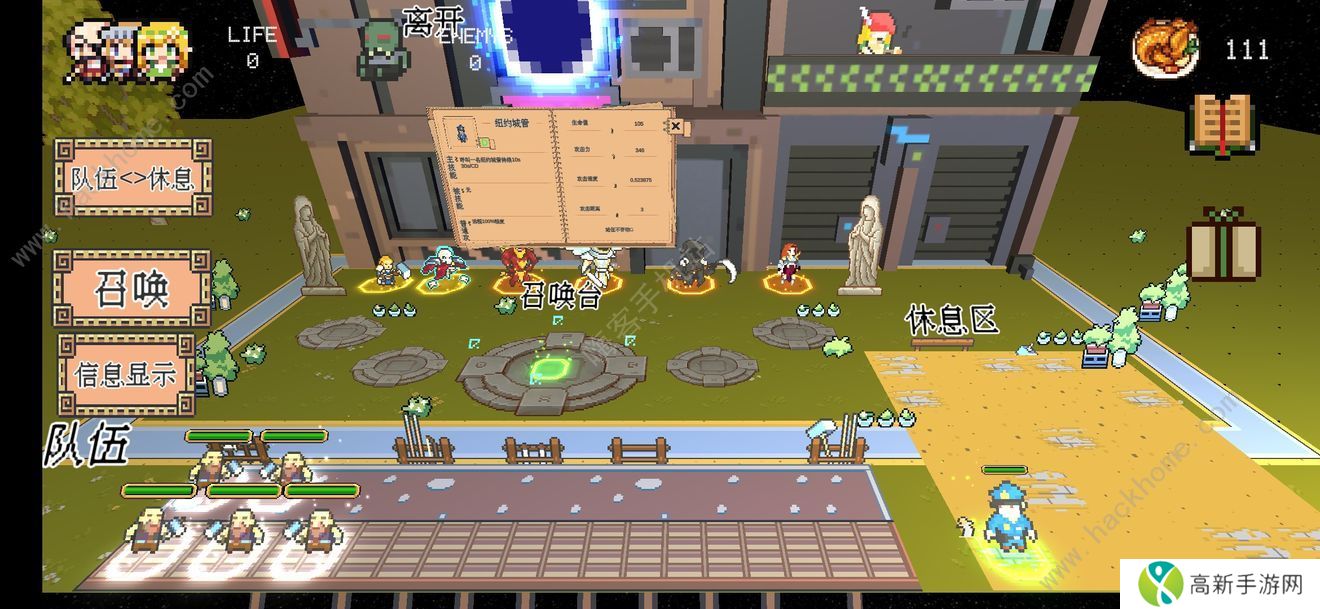Choose the red armored hero on display

point(516,267)
